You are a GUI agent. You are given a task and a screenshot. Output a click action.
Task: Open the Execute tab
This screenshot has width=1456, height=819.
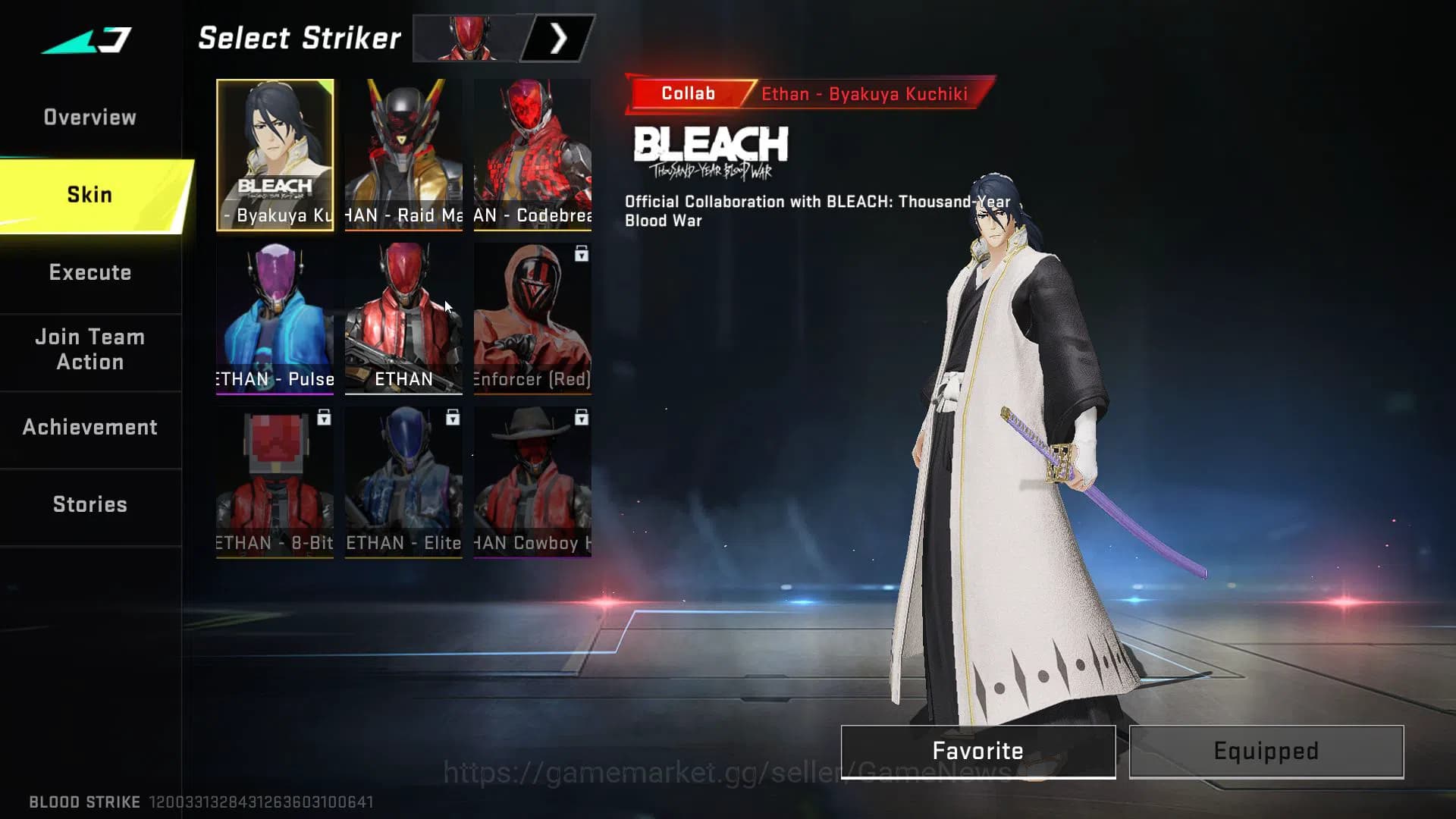(90, 272)
